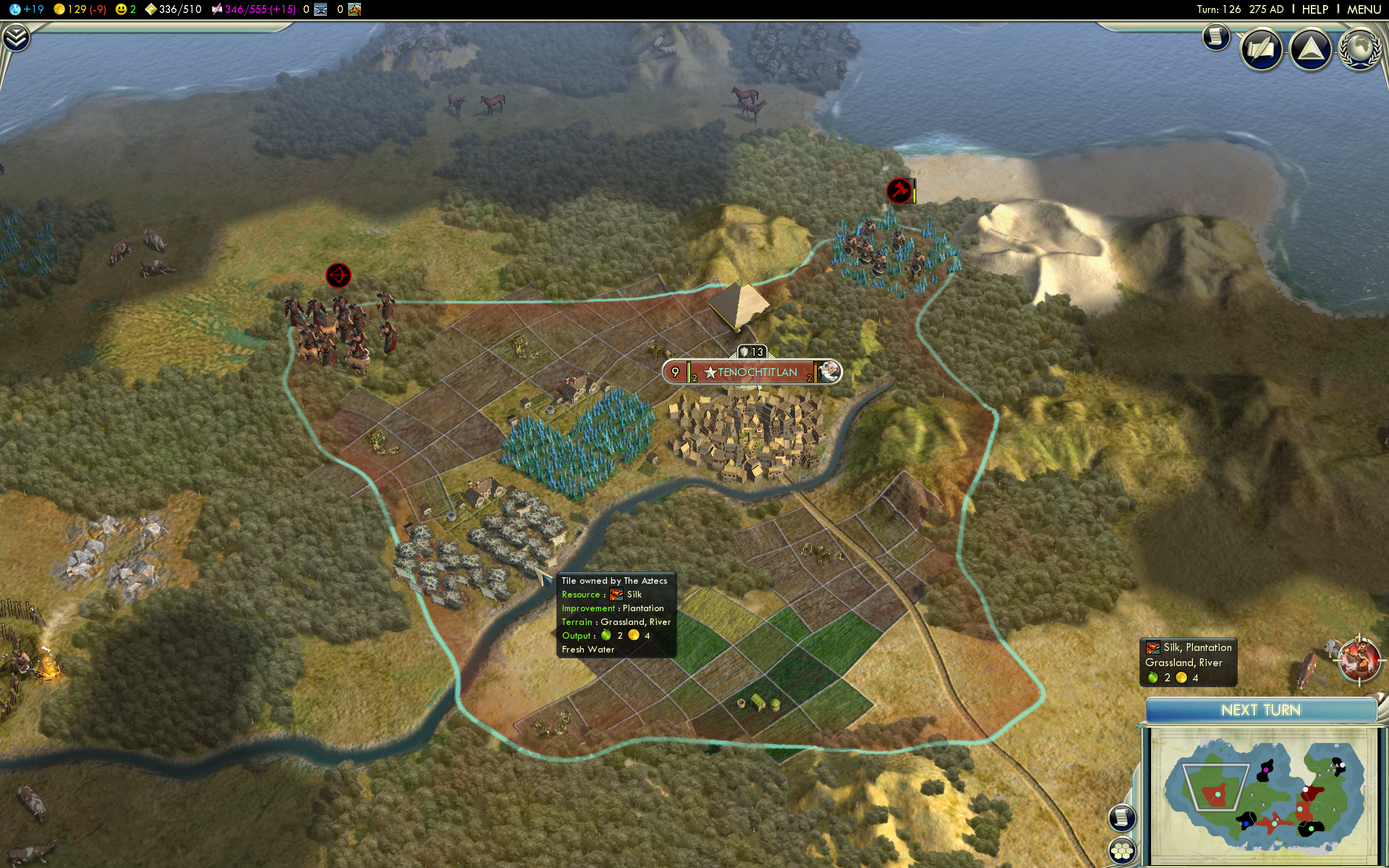Open the HELP menu item
The height and width of the screenshot is (868, 1389).
pyautogui.click(x=1315, y=9)
